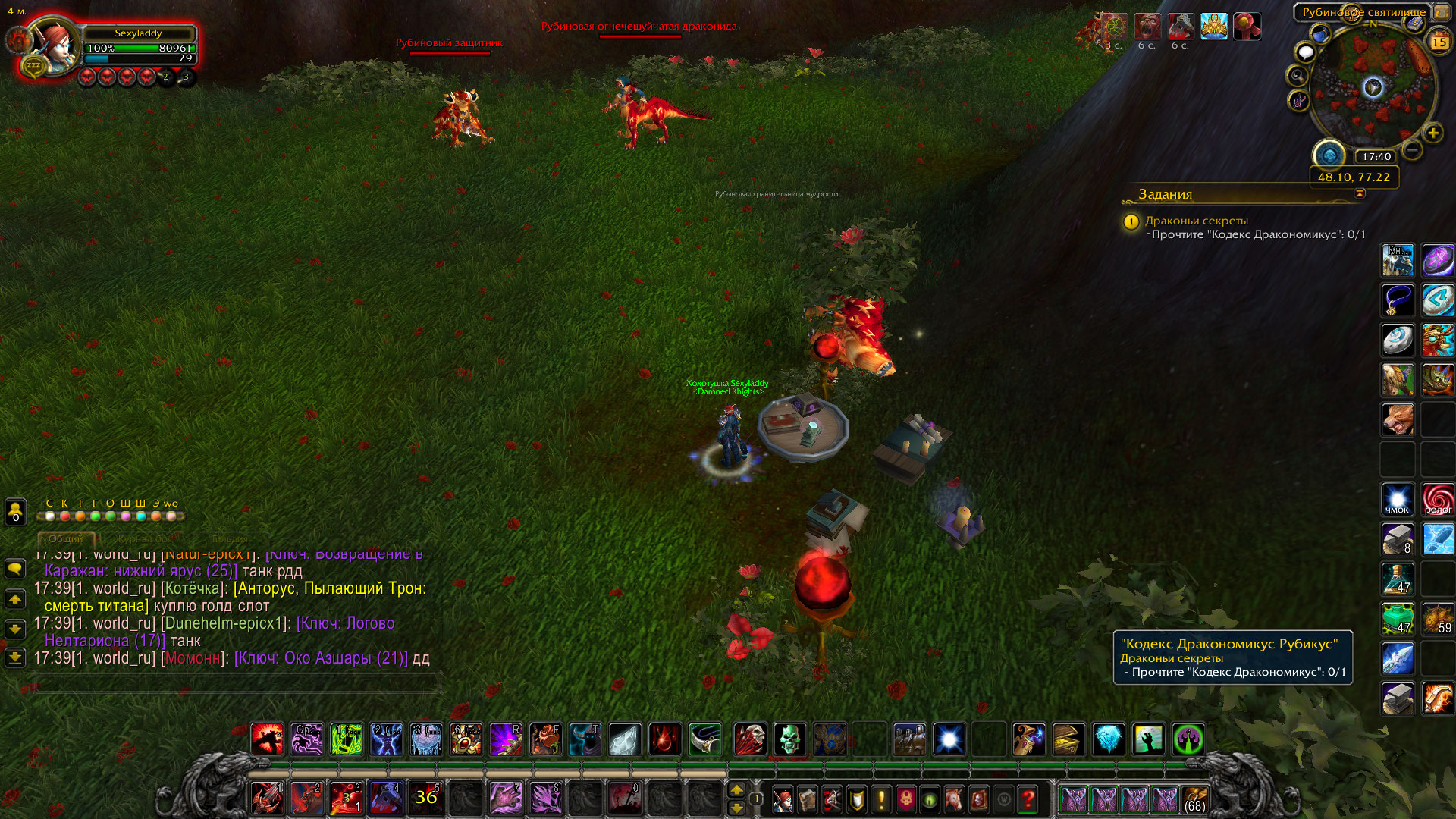1456x819 pixels.
Task: Open the Общий chat tab
Action: click(x=66, y=539)
